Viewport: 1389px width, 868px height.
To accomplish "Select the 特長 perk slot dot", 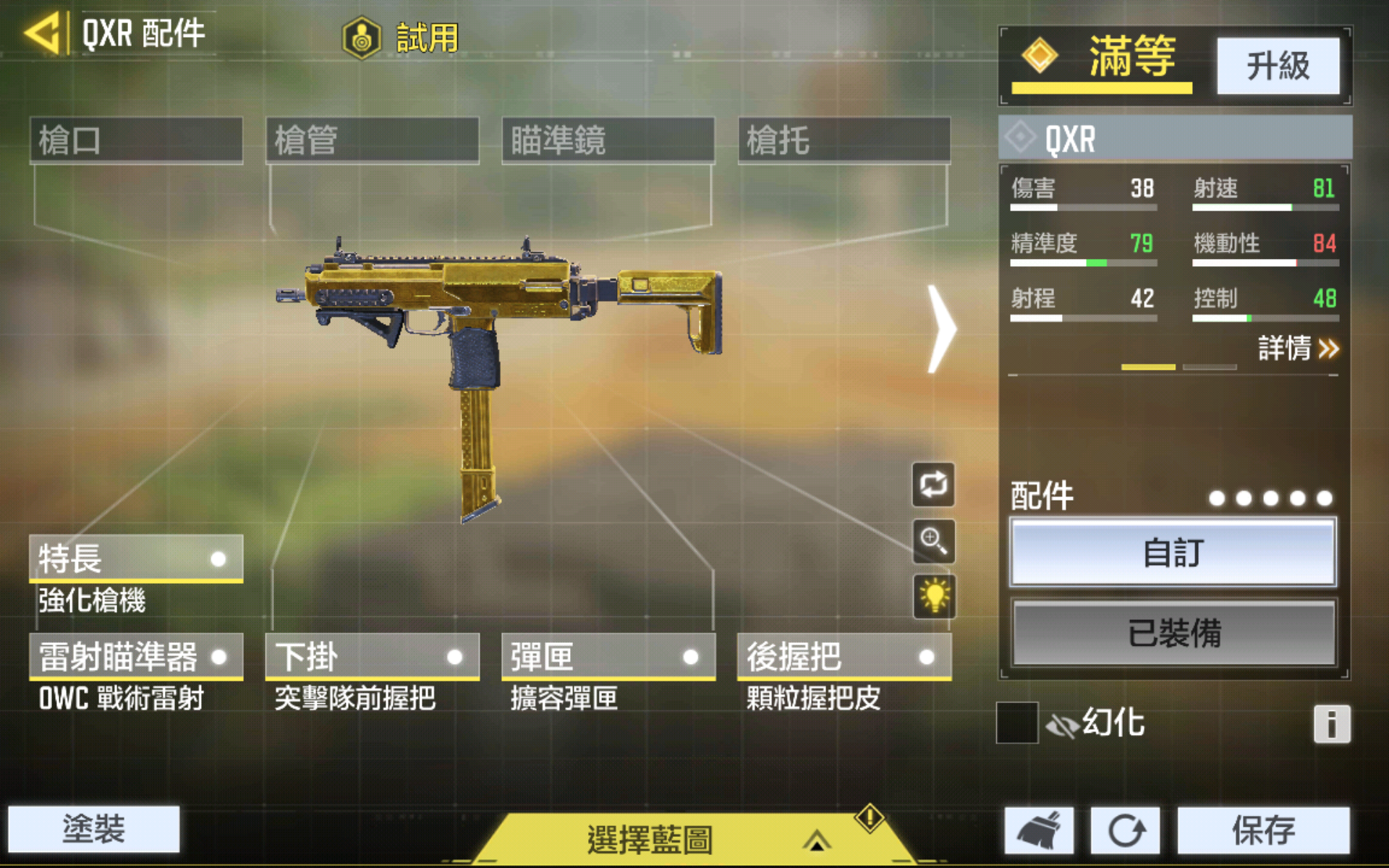I will click(x=219, y=558).
